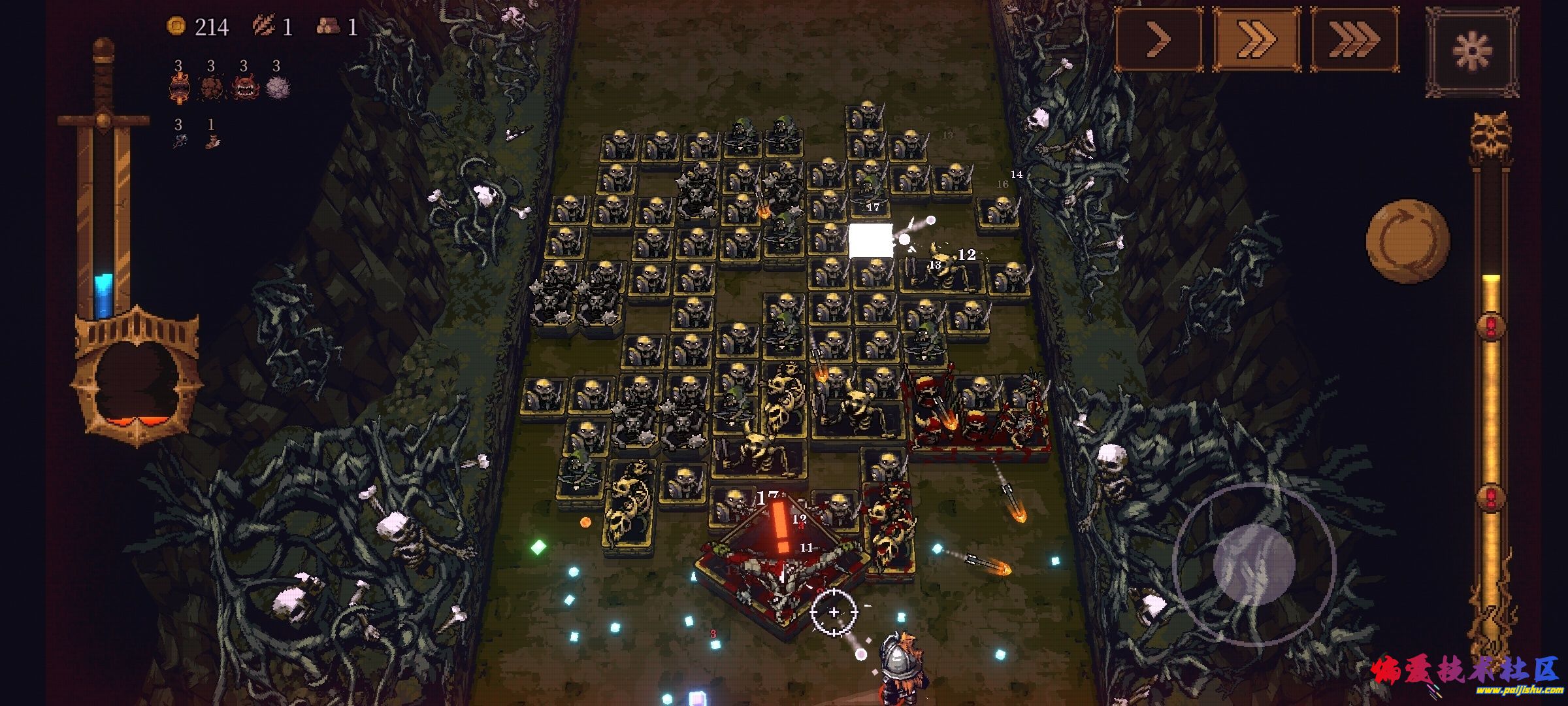Select the fiber resource icon showing count 1
This screenshot has height=706, width=1568.
[x=265, y=25]
